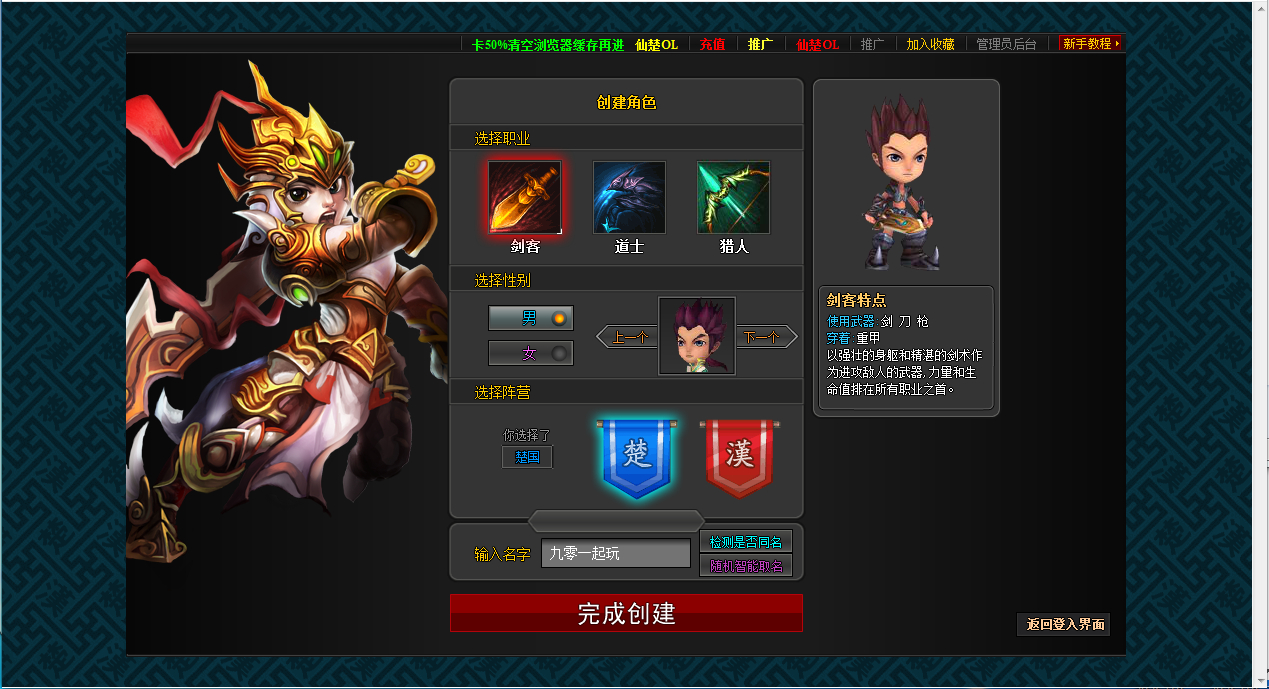This screenshot has width=1269, height=689.
Task: Finish creation with 完成创建 button
Action: pyautogui.click(x=626, y=613)
